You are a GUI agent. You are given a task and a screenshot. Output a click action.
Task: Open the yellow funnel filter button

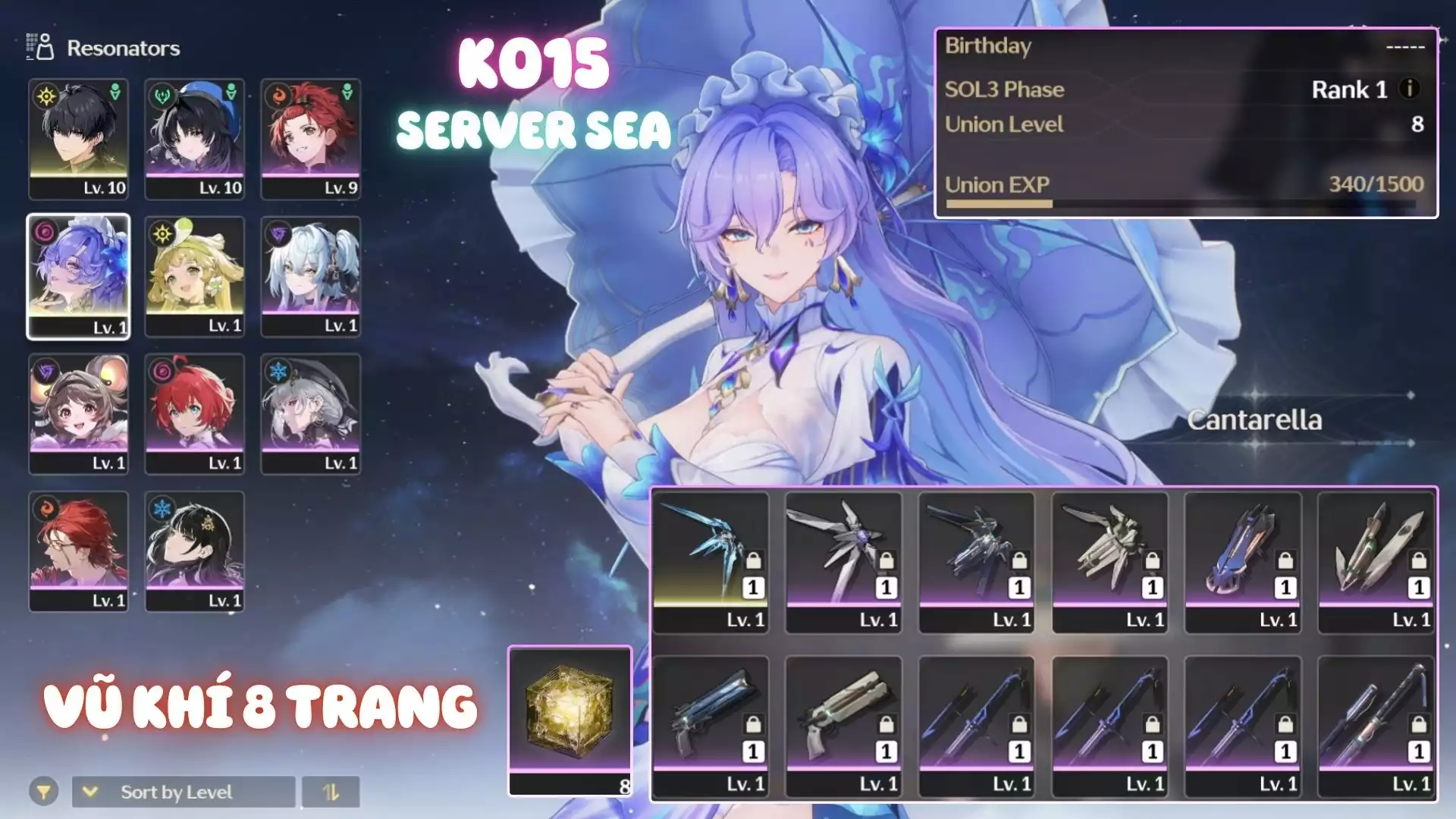(44, 792)
